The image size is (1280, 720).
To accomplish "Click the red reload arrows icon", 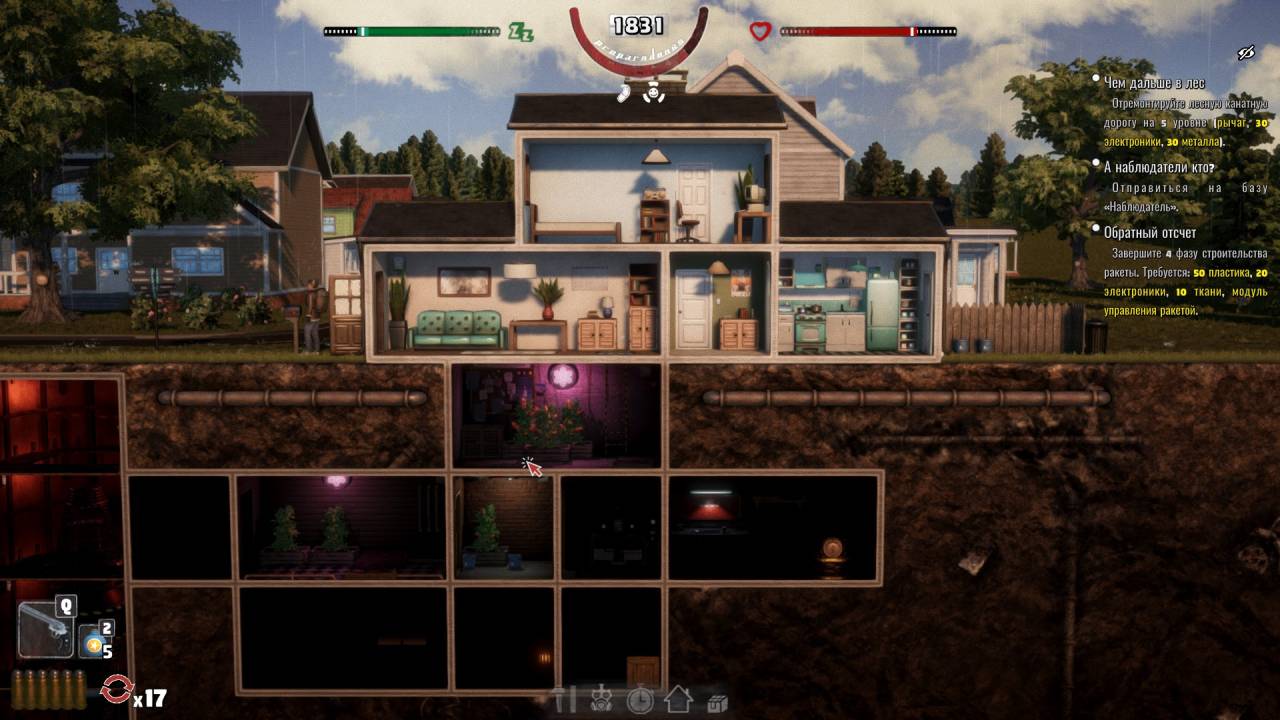I will click(x=117, y=689).
